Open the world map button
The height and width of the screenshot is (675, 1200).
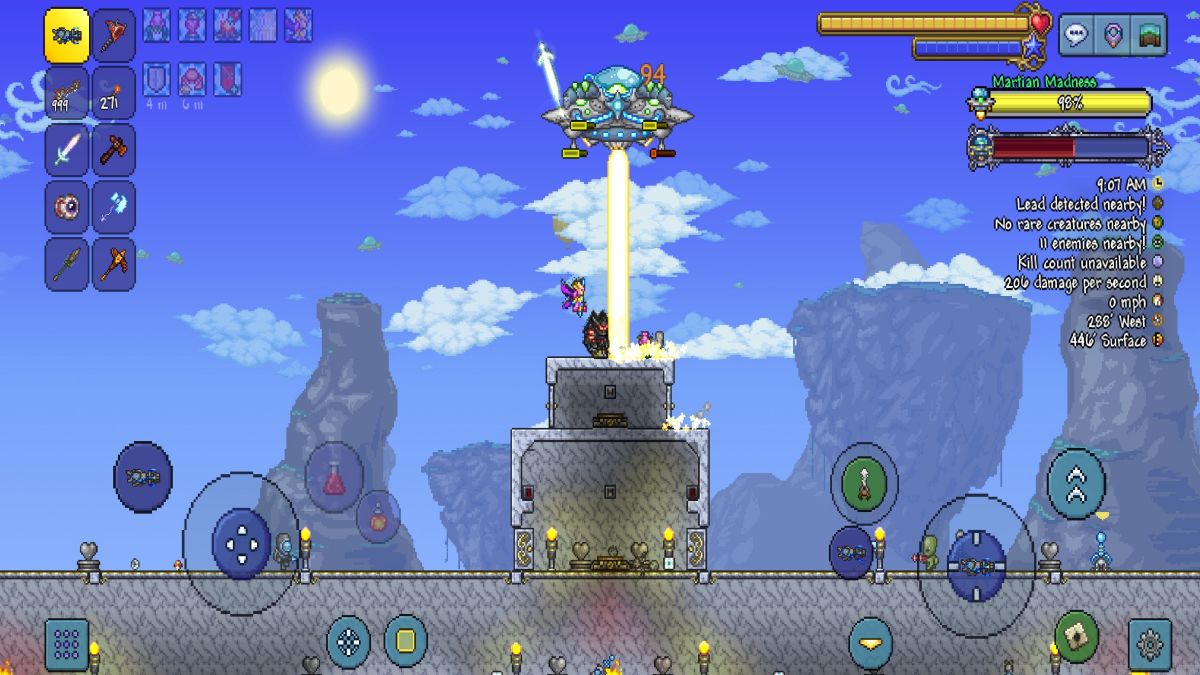tap(1151, 35)
